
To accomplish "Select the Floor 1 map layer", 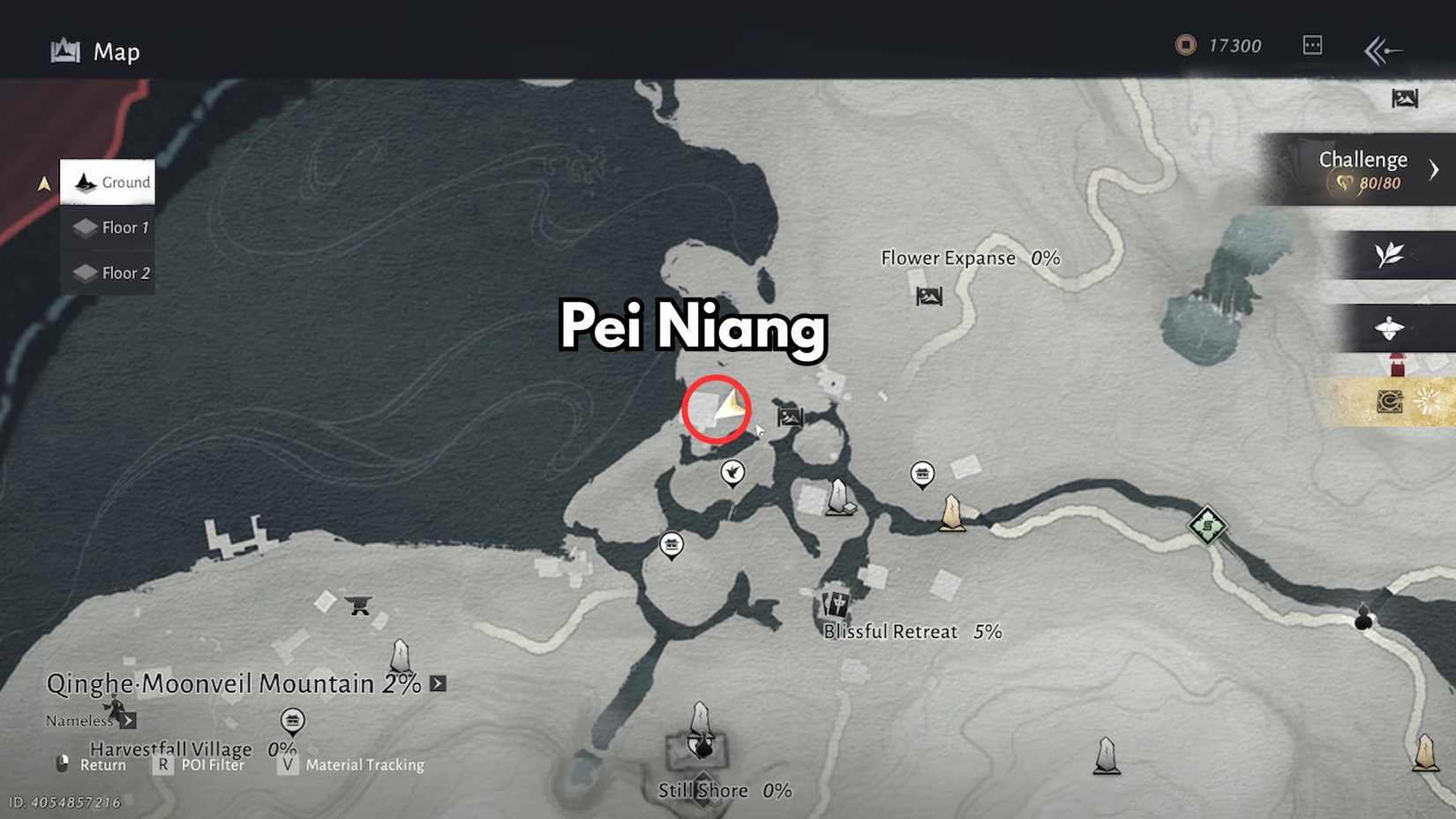I will tap(108, 227).
